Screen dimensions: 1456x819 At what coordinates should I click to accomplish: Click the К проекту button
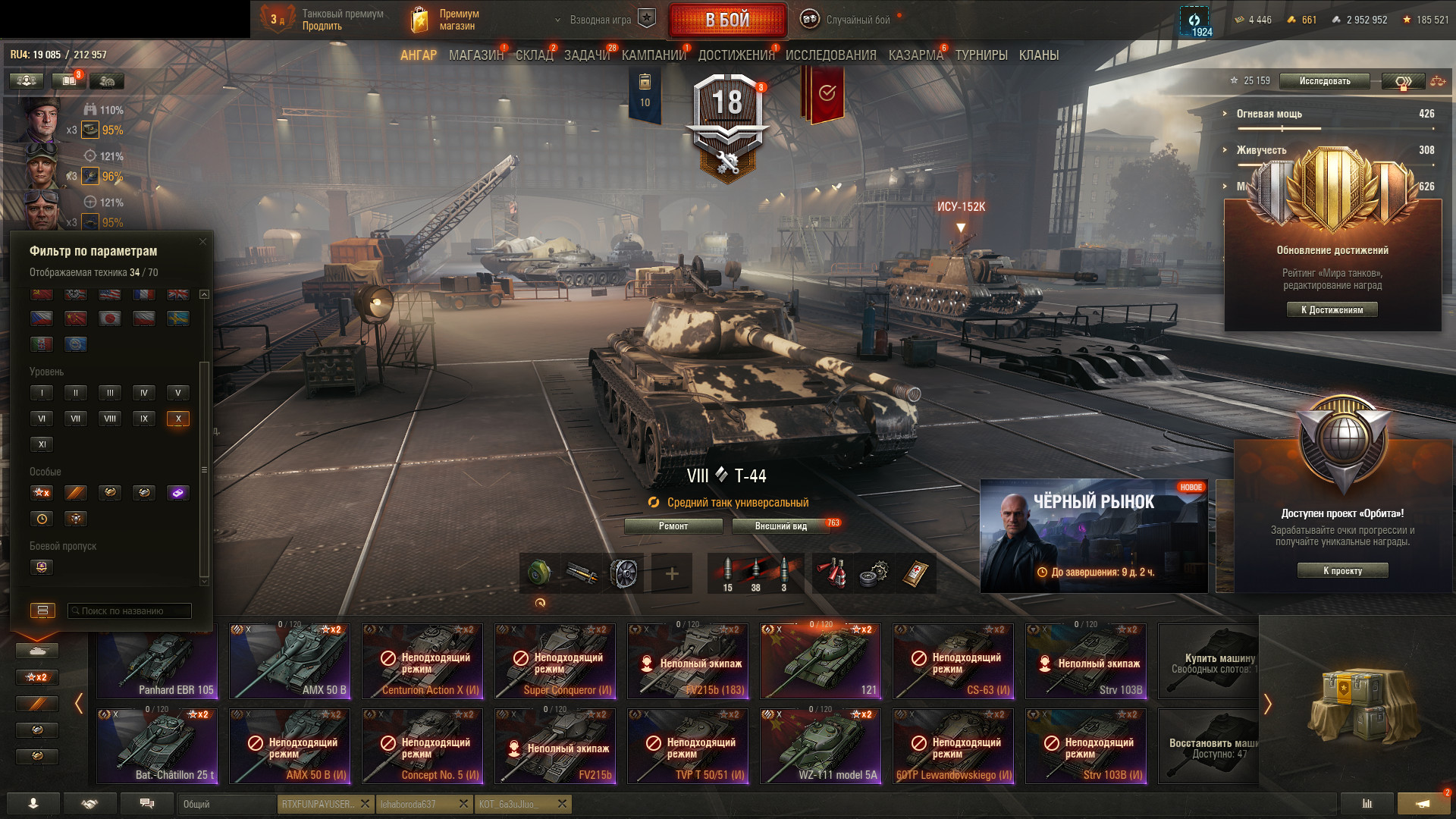(x=1342, y=571)
